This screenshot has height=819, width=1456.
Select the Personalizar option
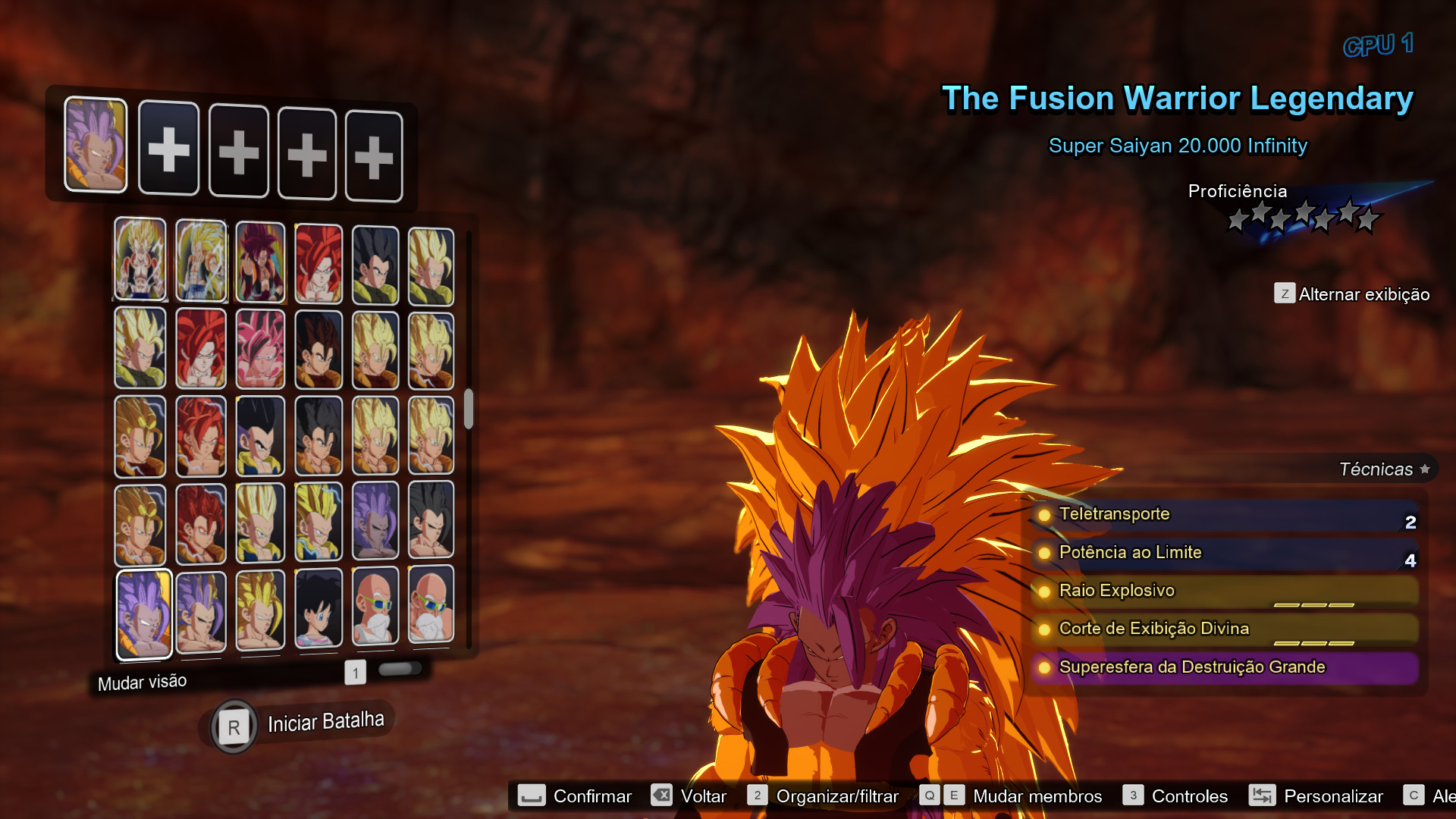pos(1332,795)
